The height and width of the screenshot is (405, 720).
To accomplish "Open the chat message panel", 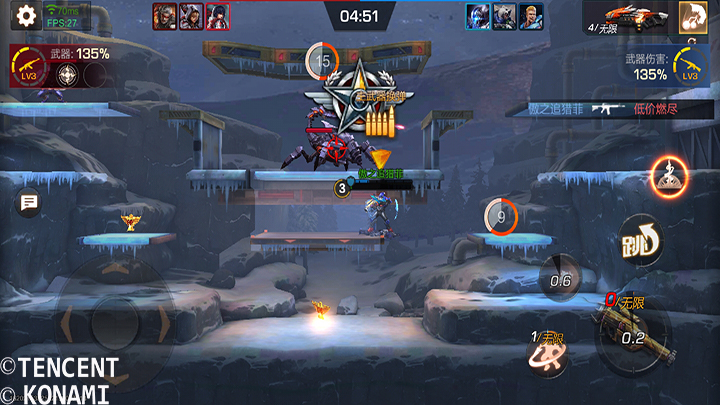I will (28, 204).
